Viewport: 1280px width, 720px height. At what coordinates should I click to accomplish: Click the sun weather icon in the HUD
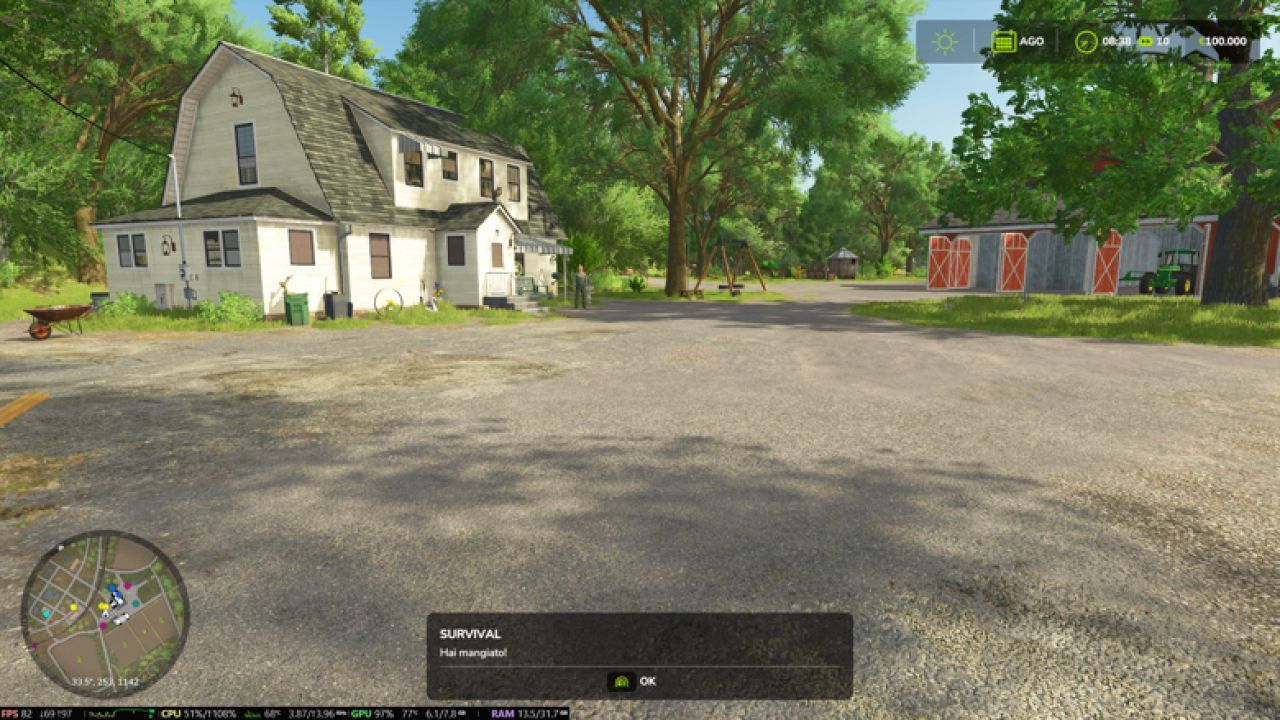pos(943,41)
